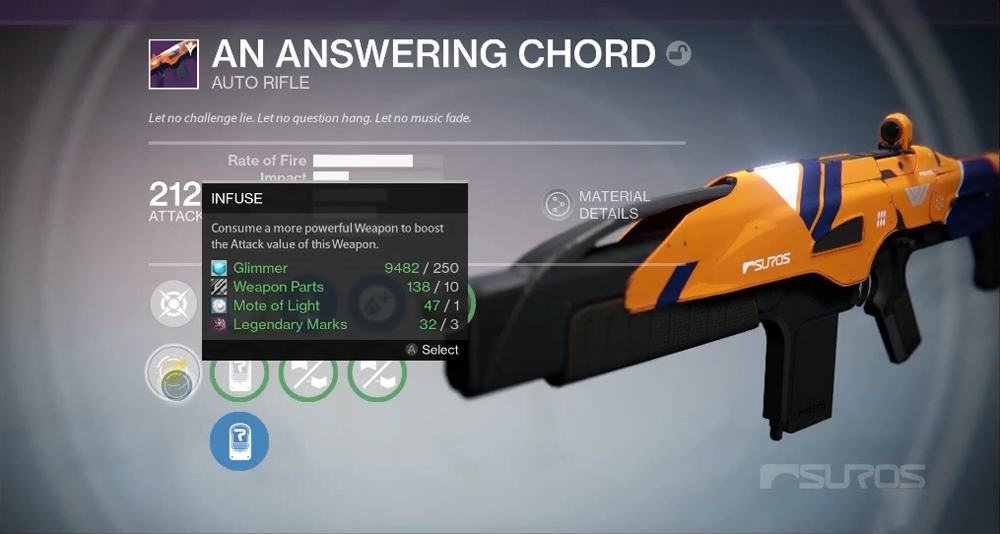Screen dimensions: 1000x534
Task: Select the solid blue magazine perk node
Action: [x=239, y=441]
